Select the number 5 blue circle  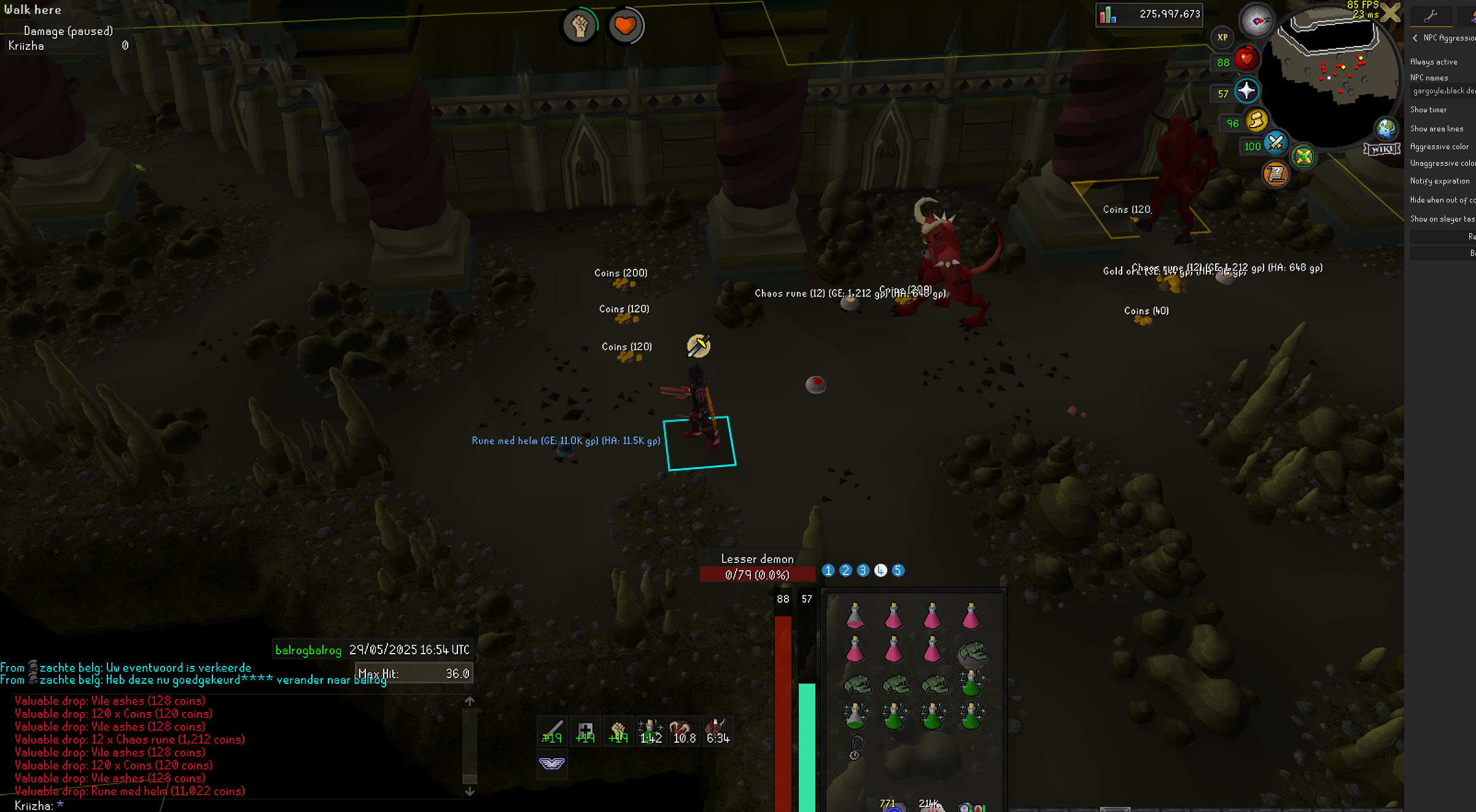coord(898,571)
